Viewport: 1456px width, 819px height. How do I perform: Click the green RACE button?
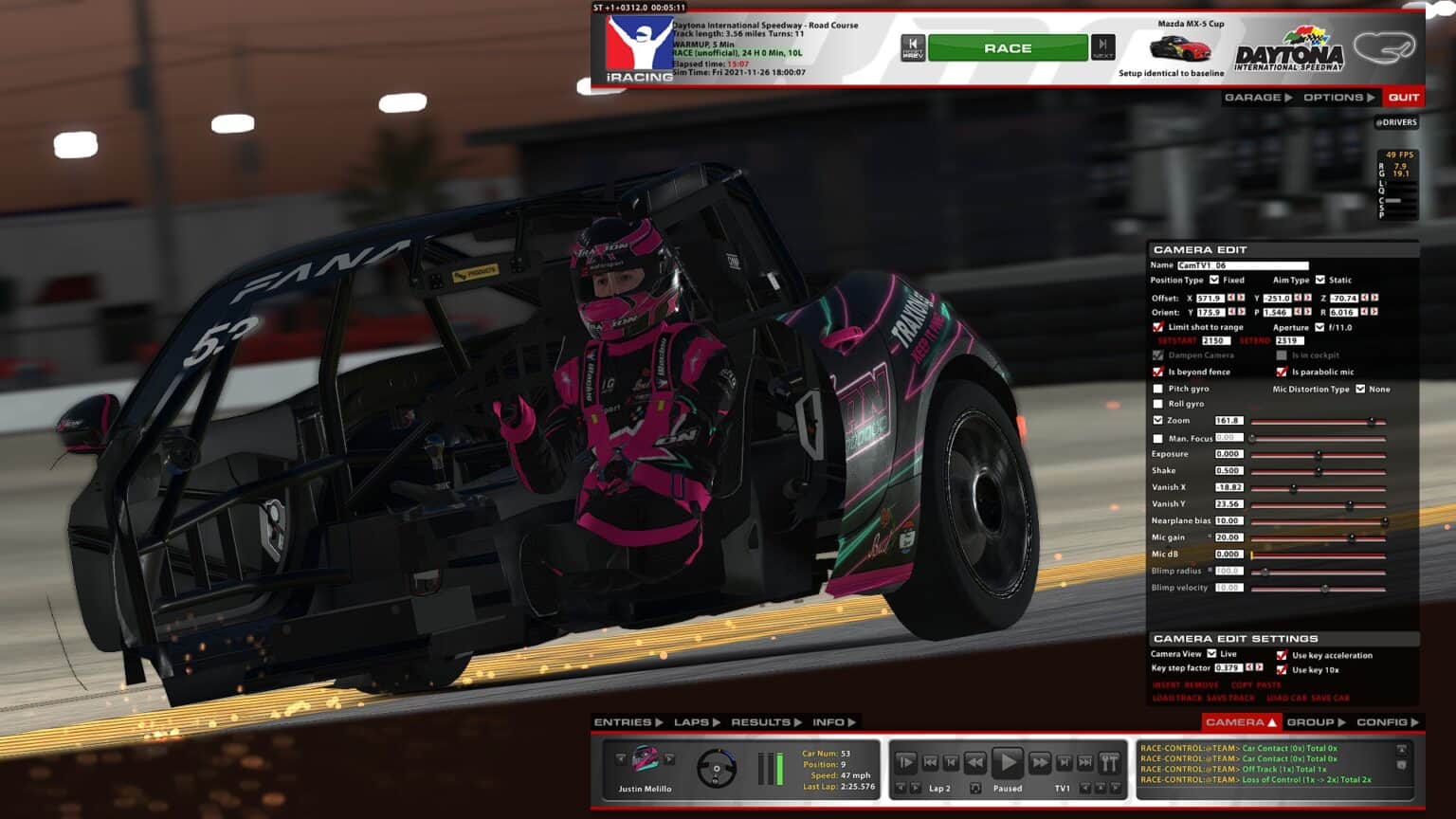tap(1008, 47)
